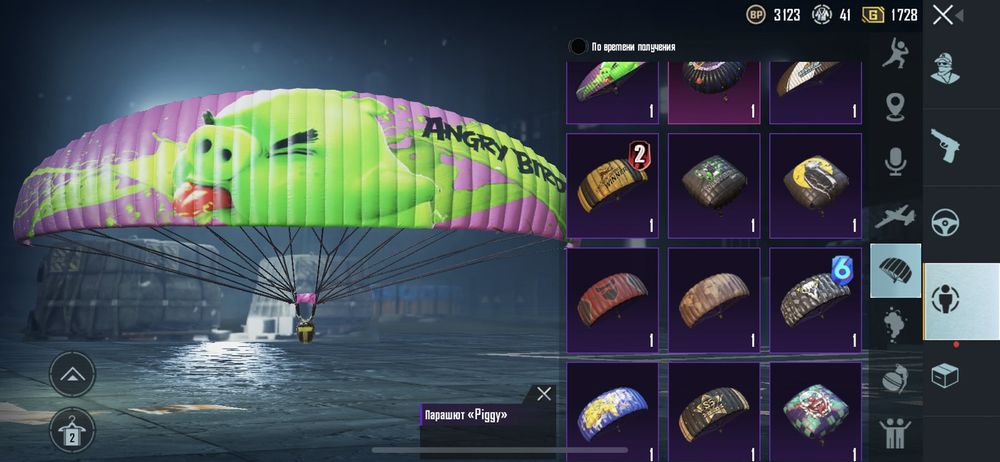Screen dimensions: 1000x462
Task: Open the microphone voice pack category
Action: [895, 160]
